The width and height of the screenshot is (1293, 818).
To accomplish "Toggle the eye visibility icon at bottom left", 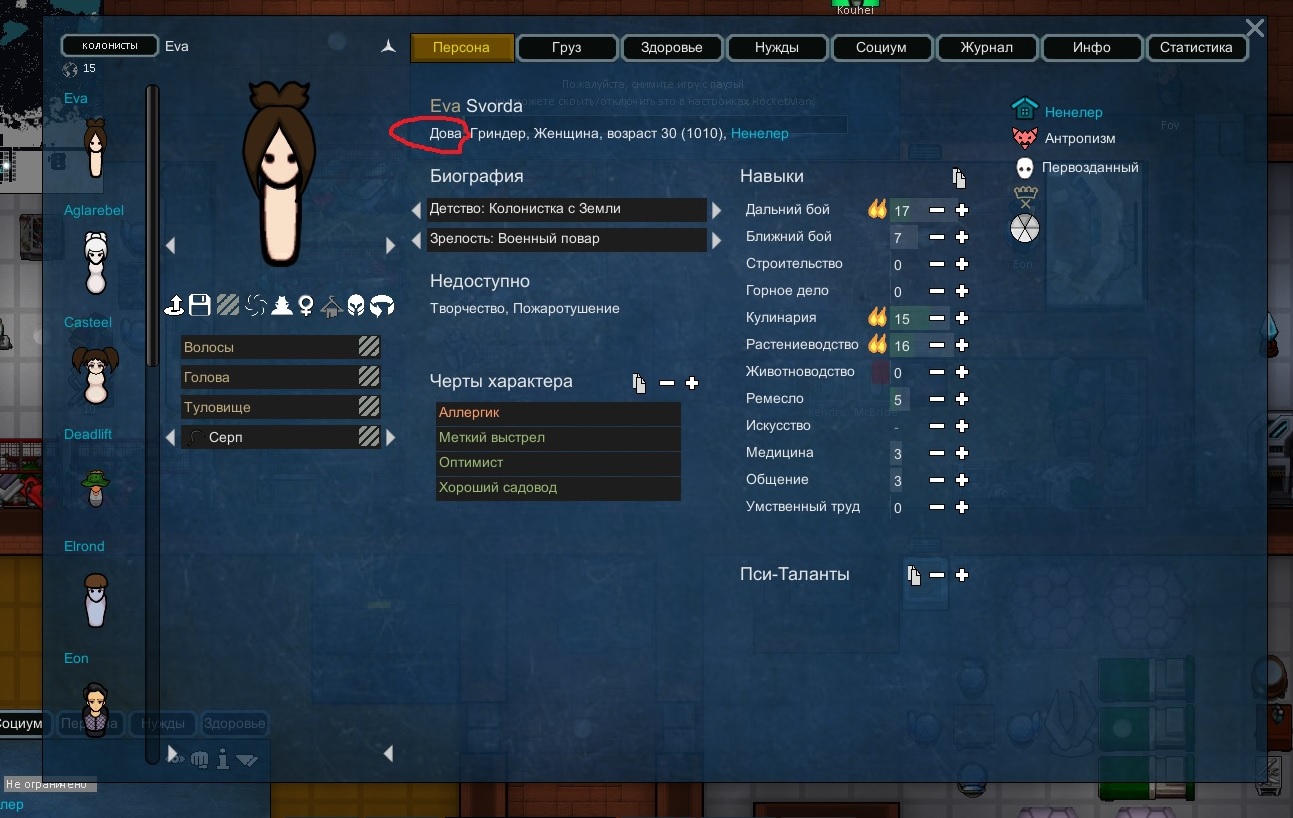I will tap(176, 759).
